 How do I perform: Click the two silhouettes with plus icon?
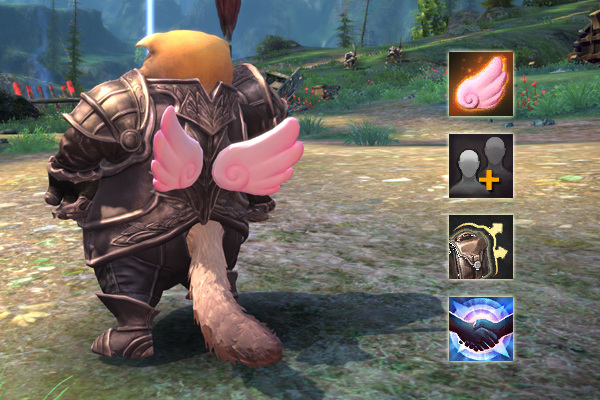pyautogui.click(x=481, y=166)
